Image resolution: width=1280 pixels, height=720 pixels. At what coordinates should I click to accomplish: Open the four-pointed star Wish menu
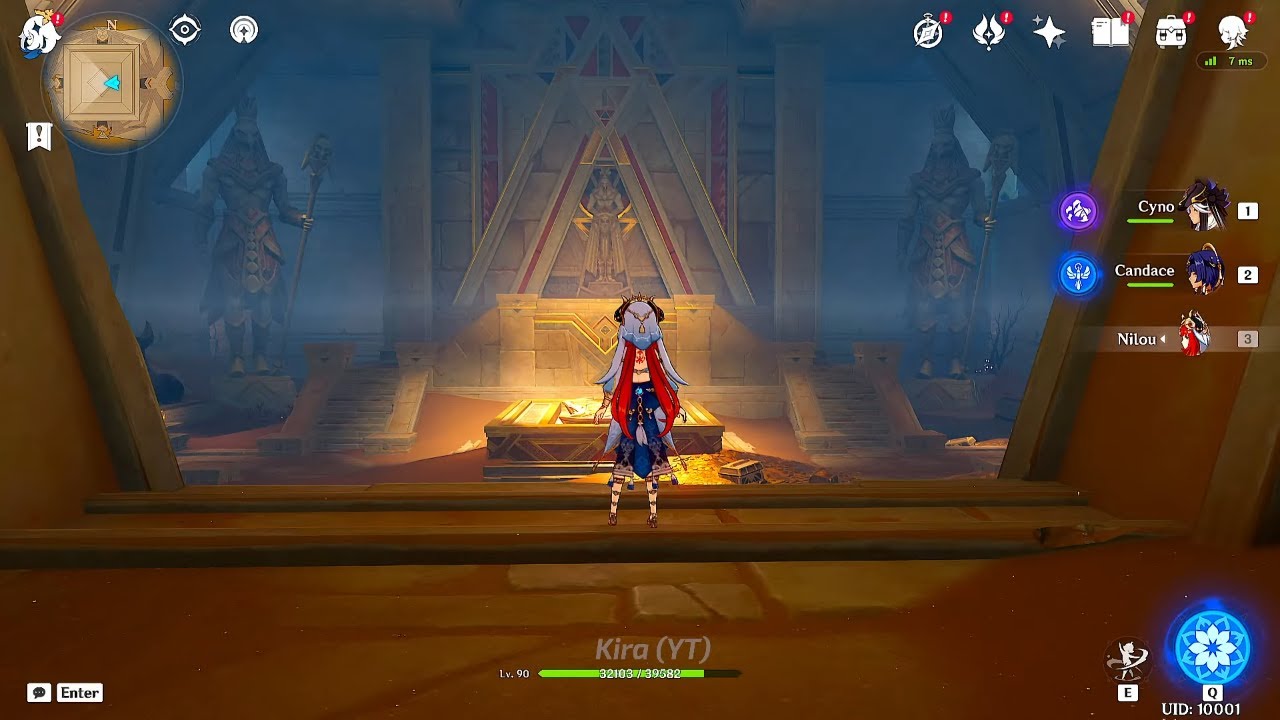tap(1049, 33)
